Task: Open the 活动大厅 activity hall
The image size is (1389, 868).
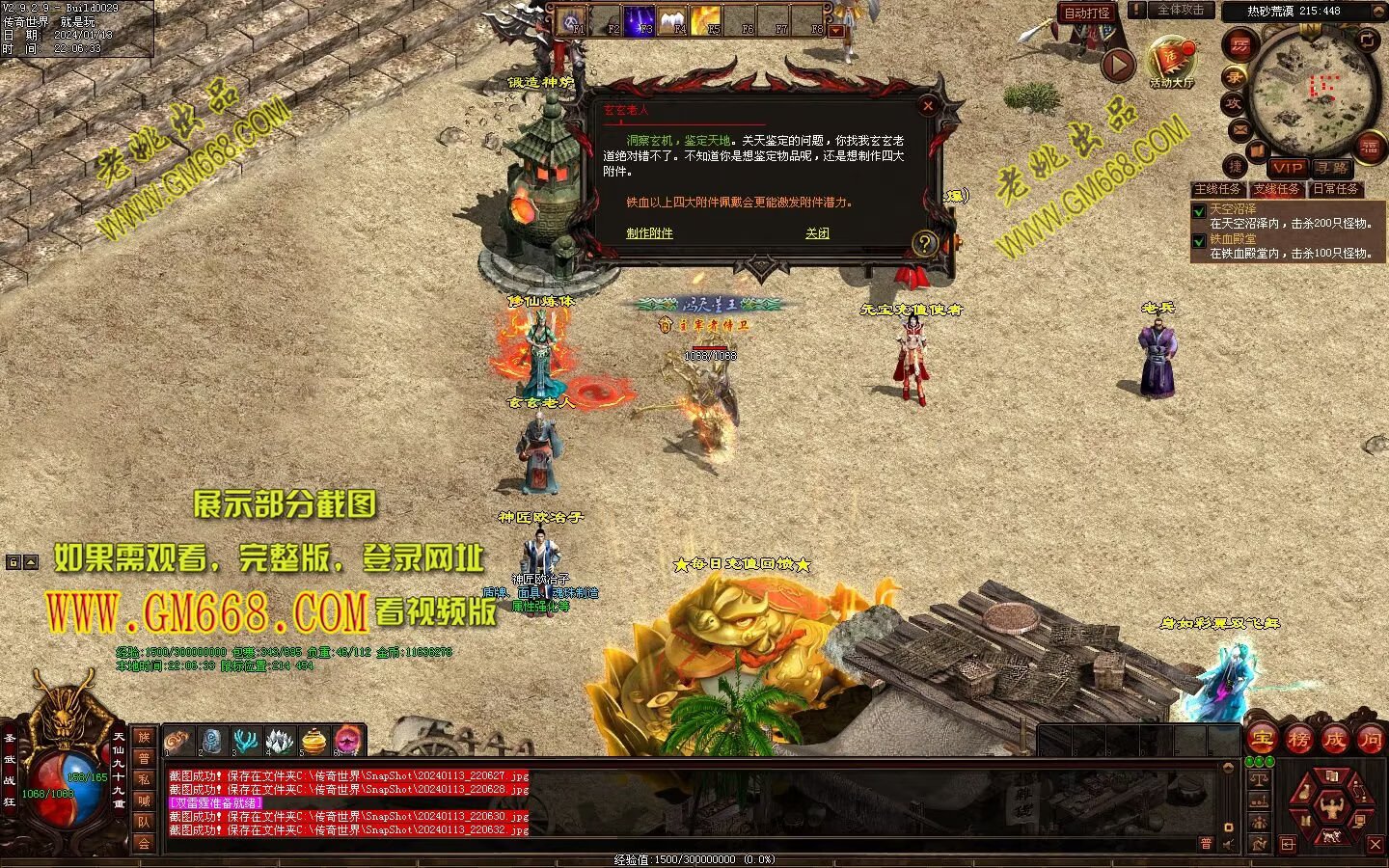Action: (1171, 60)
